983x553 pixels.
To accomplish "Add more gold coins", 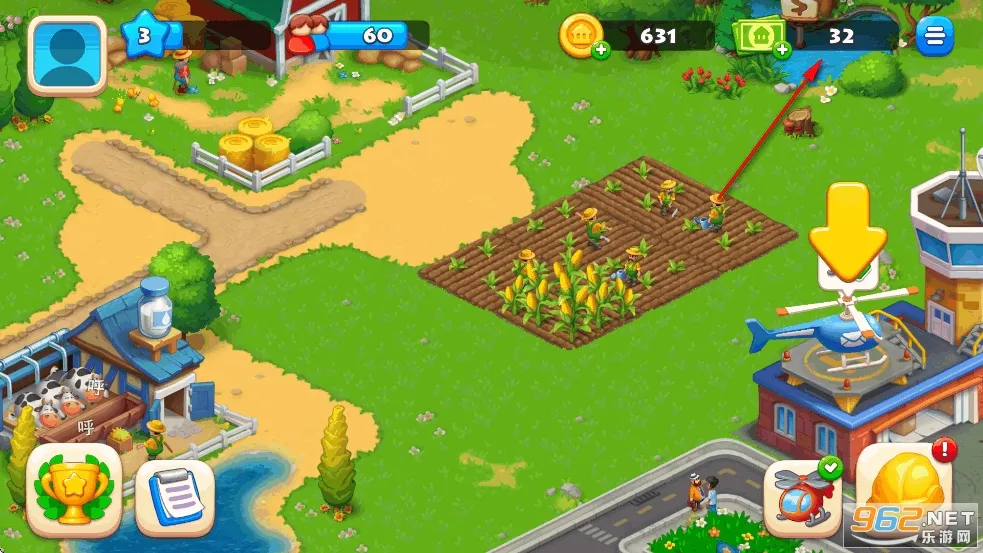I will [x=600, y=50].
